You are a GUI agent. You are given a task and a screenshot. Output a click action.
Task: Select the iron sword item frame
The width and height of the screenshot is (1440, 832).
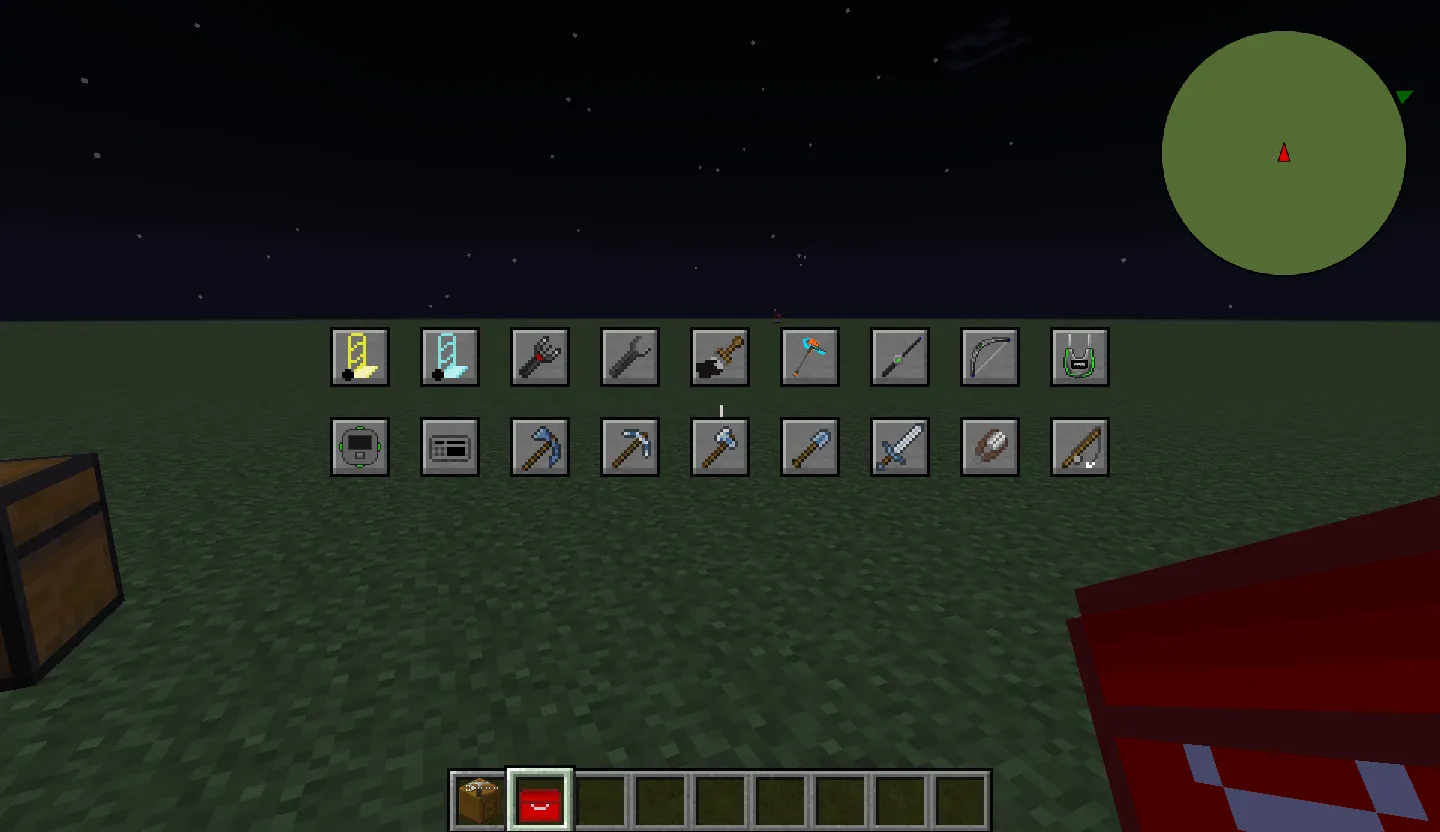tap(899, 447)
